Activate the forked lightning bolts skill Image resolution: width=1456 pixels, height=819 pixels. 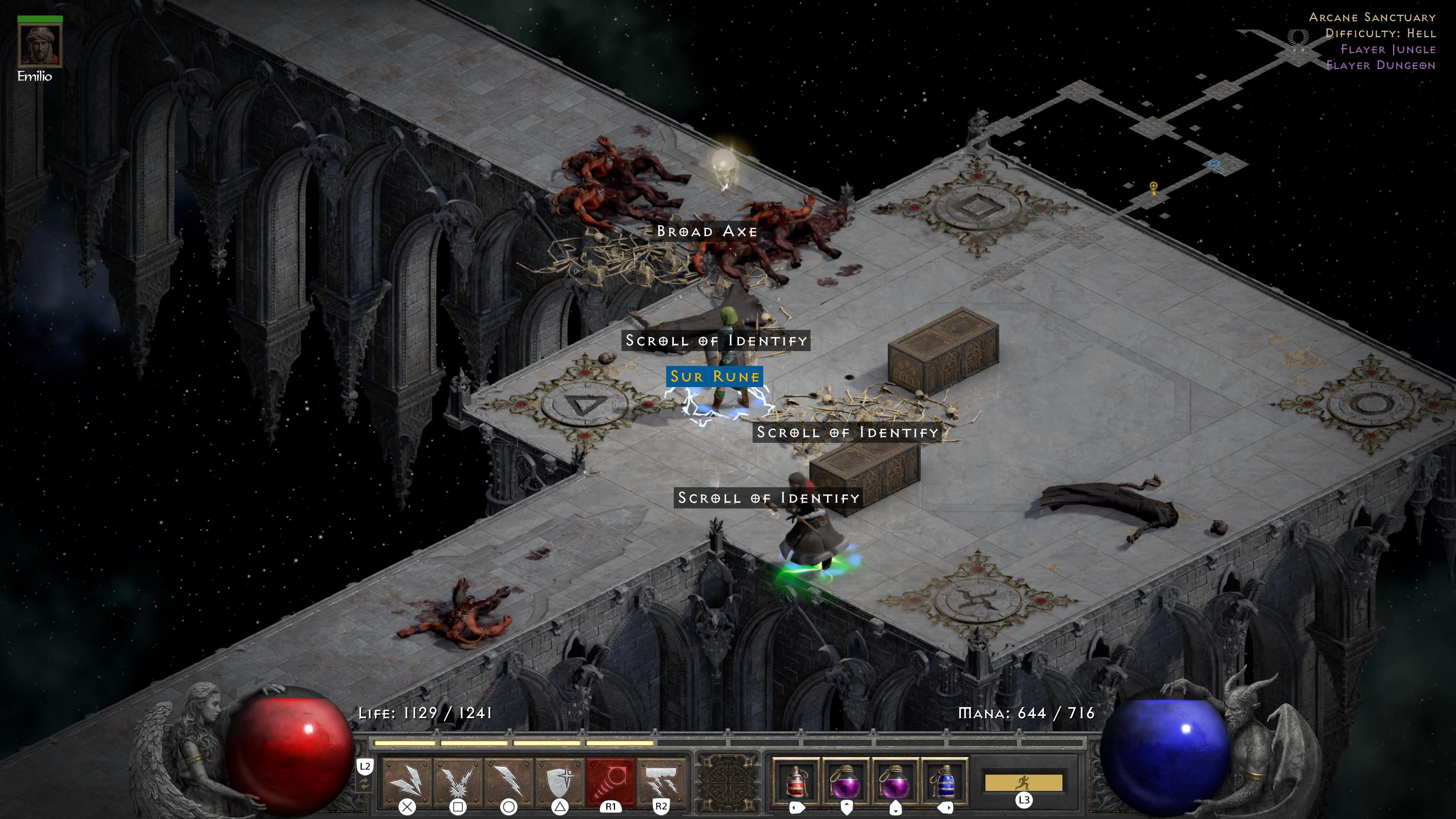point(407,780)
